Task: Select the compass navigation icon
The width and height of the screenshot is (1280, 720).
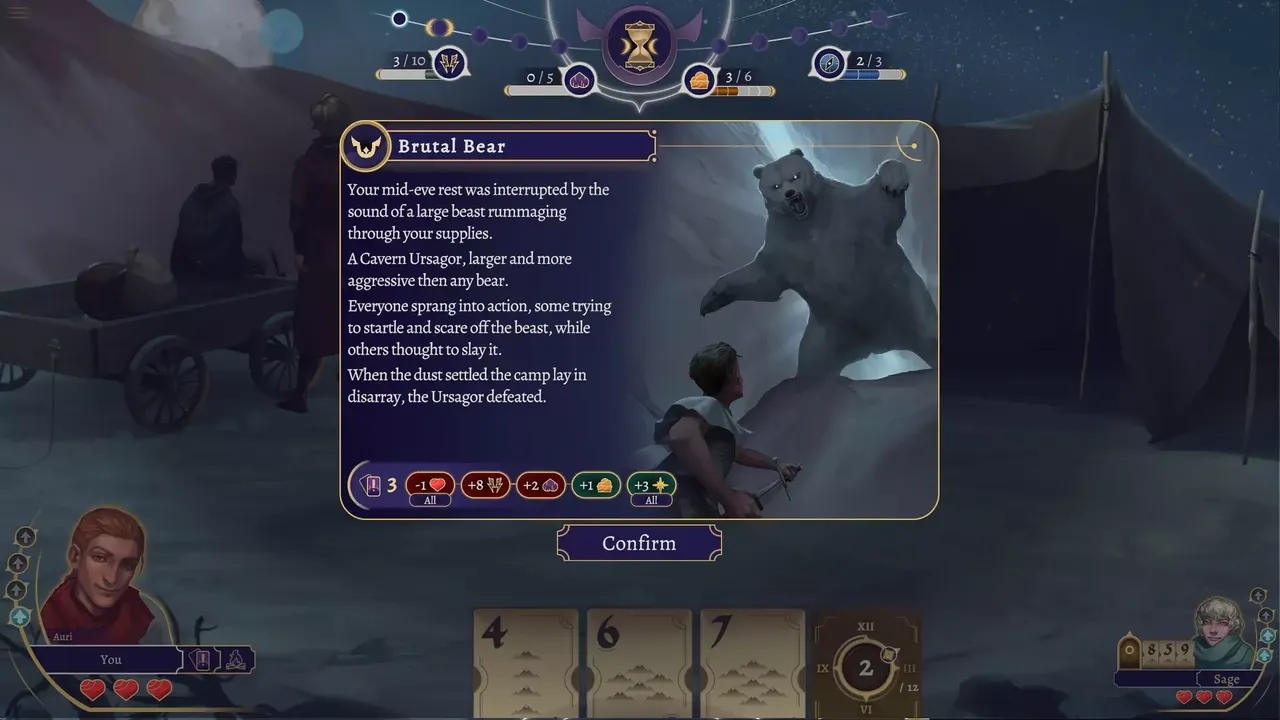Action: [829, 64]
